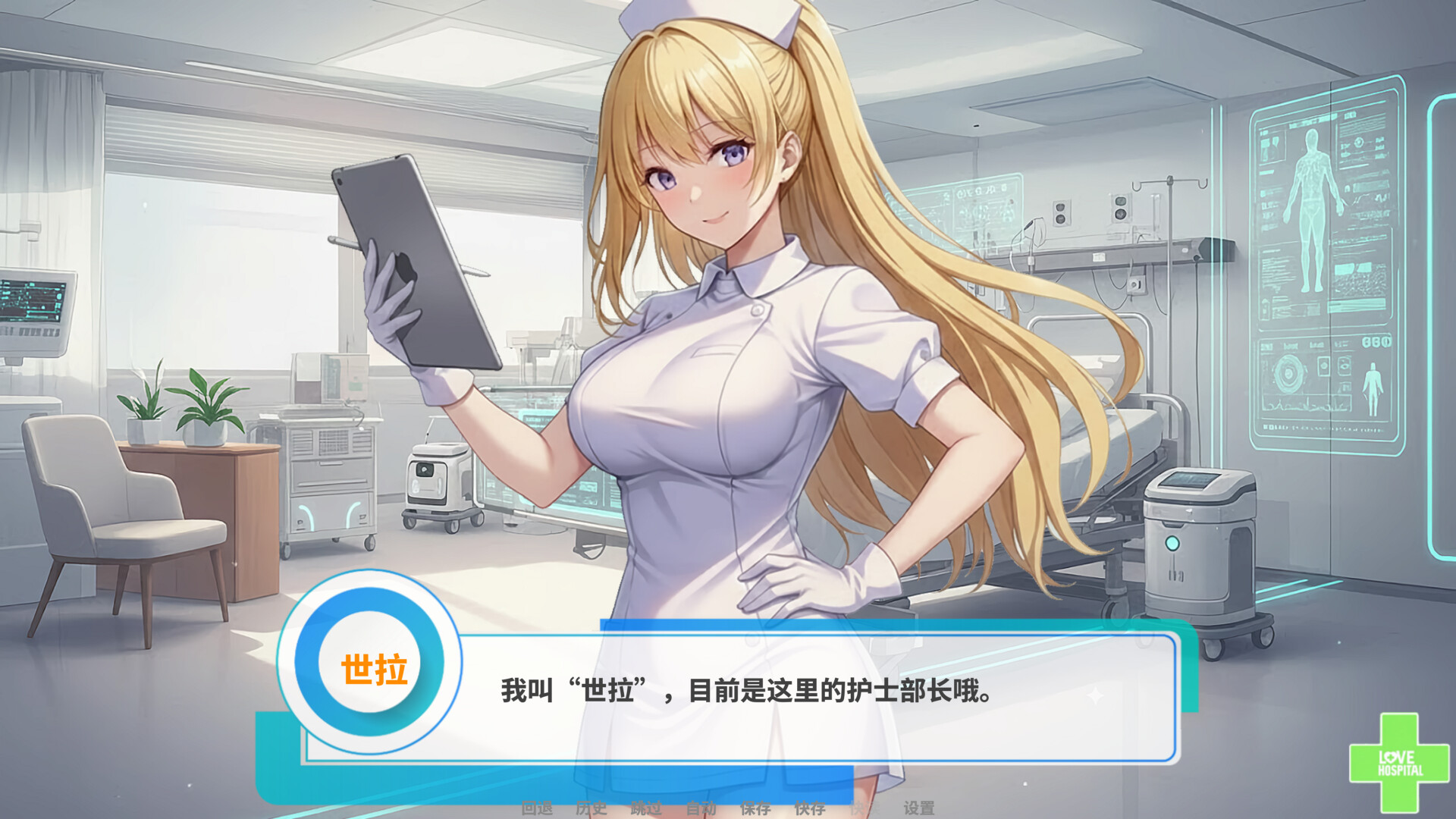Perform a 快存 quick save
The width and height of the screenshot is (1456, 819).
pyautogui.click(x=810, y=808)
